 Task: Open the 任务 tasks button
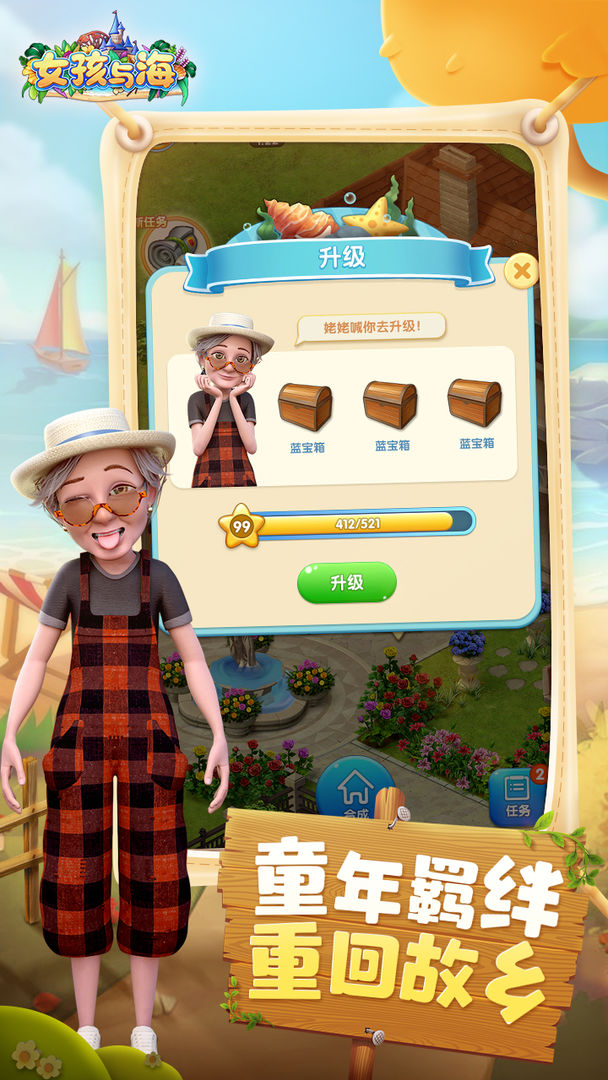coord(517,796)
